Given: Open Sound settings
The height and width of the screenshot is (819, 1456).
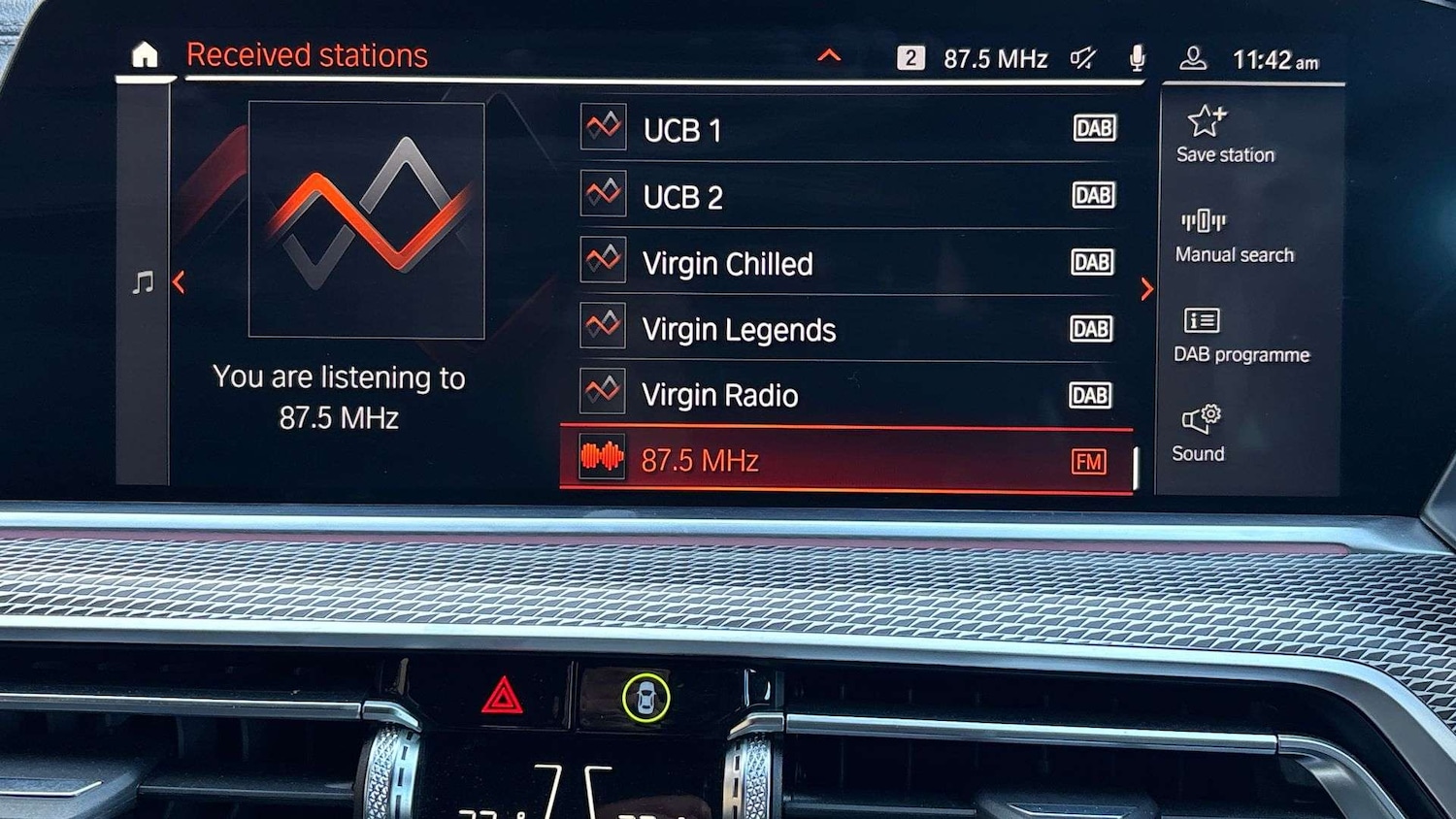Looking at the screenshot, I should tap(1199, 433).
